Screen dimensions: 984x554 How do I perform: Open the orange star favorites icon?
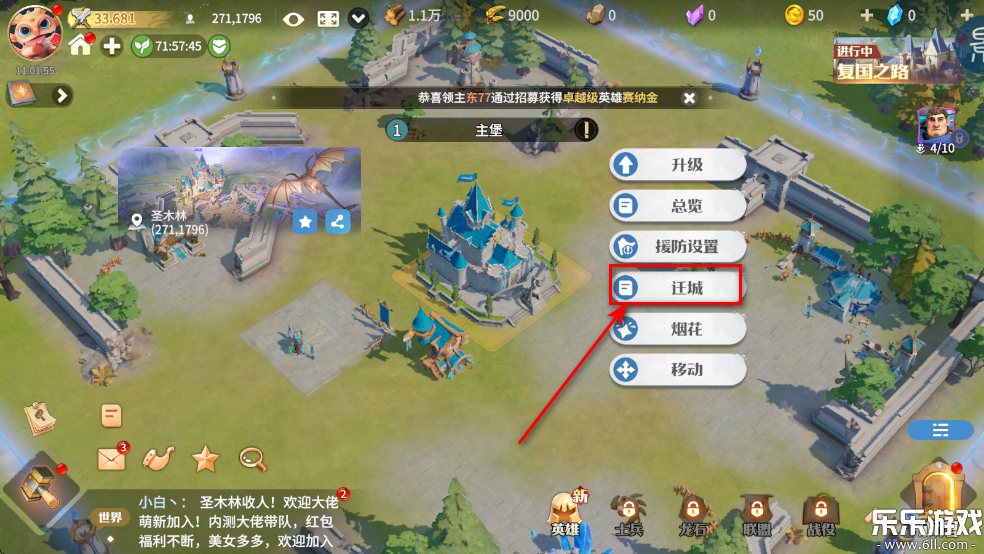click(x=205, y=459)
